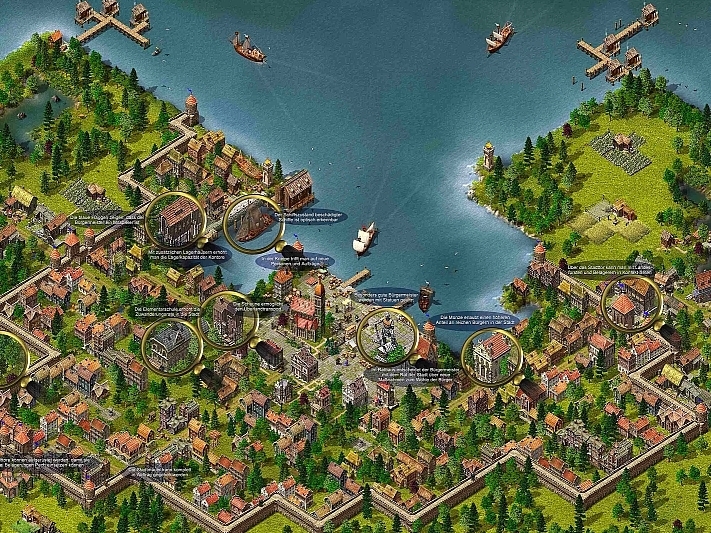This screenshot has width=711, height=533.
Task: Click the Münze mint magnifier highlight
Action: [492, 357]
